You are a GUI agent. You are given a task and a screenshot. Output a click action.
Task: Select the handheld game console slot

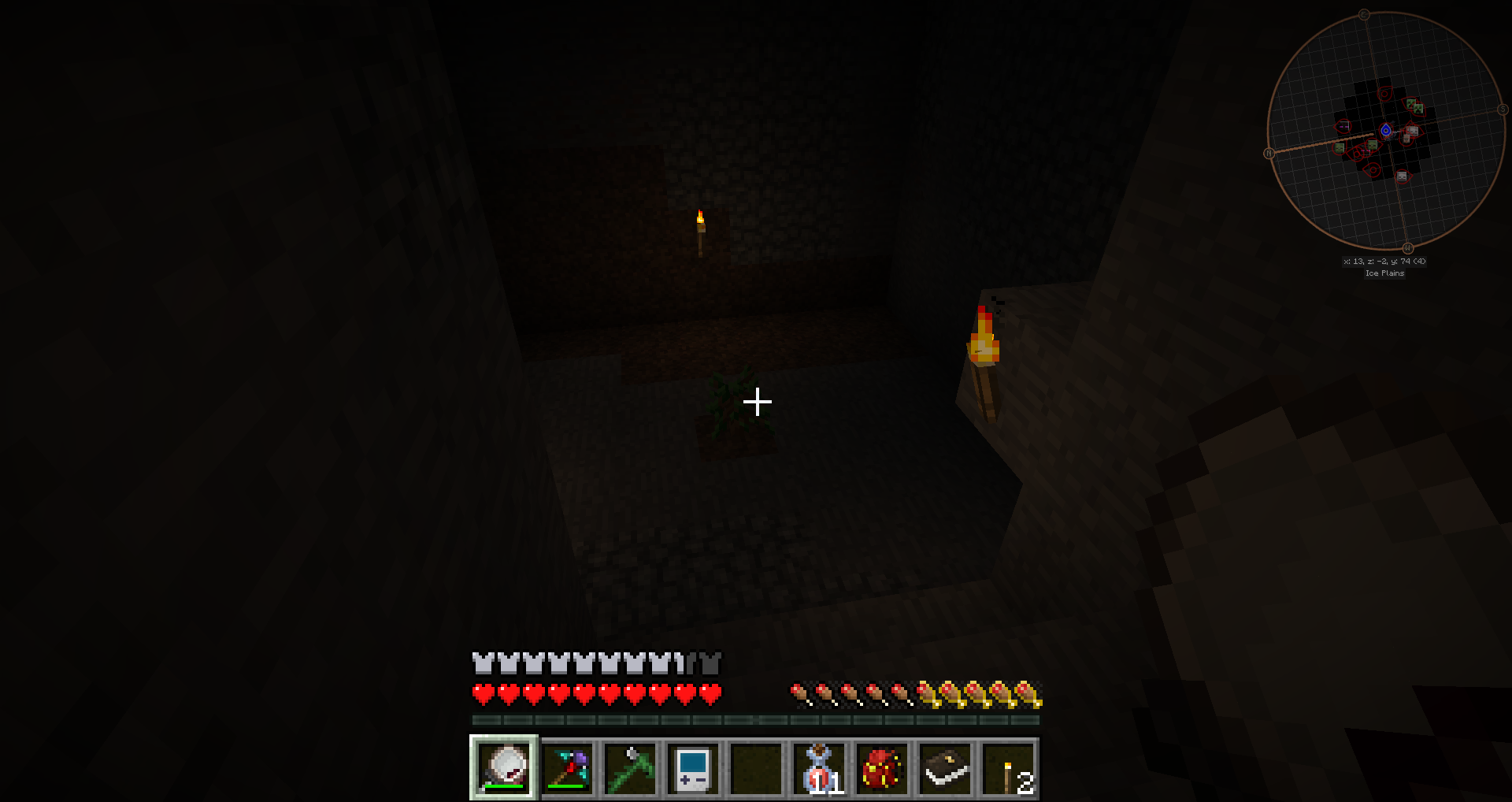coord(693,768)
